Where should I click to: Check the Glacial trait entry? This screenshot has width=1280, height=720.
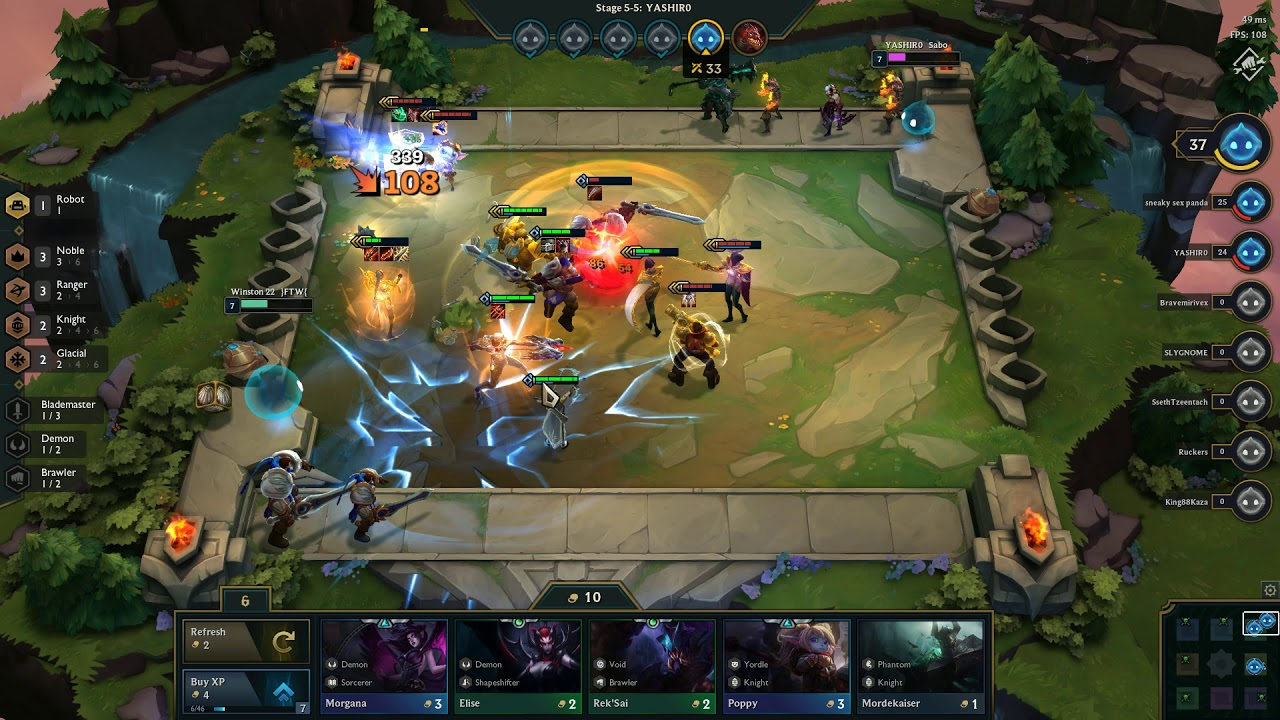click(60, 358)
